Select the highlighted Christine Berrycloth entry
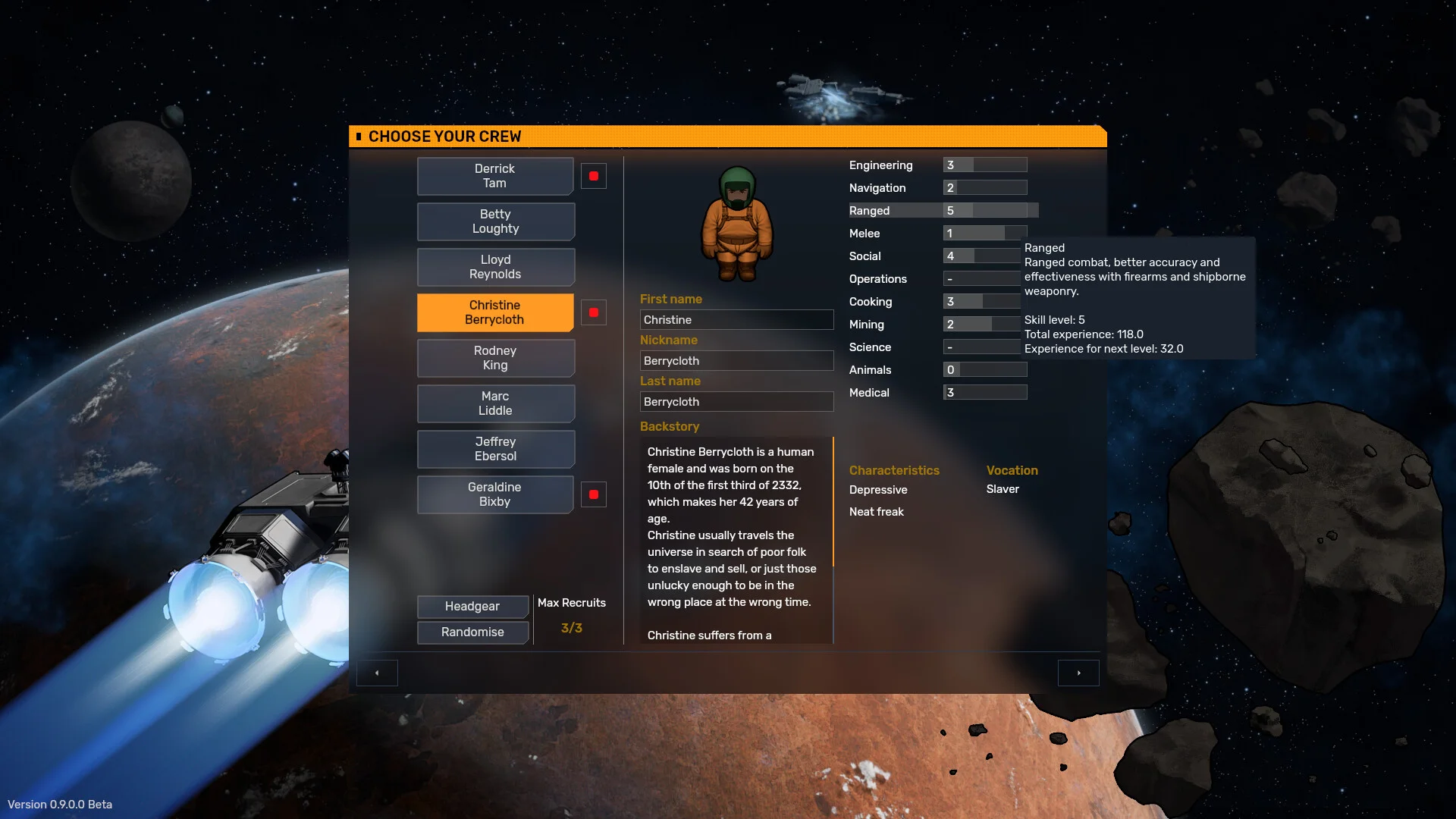The width and height of the screenshot is (1456, 819). point(494,312)
